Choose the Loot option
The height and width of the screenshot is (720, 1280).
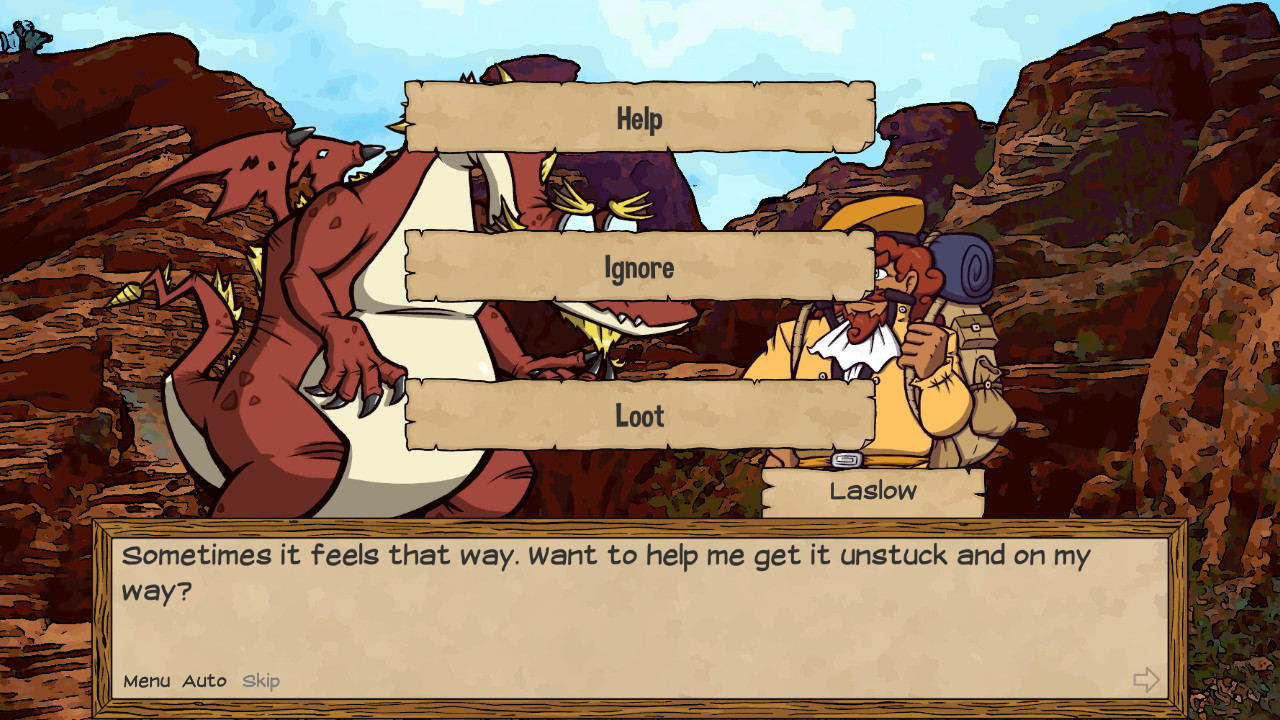637,415
